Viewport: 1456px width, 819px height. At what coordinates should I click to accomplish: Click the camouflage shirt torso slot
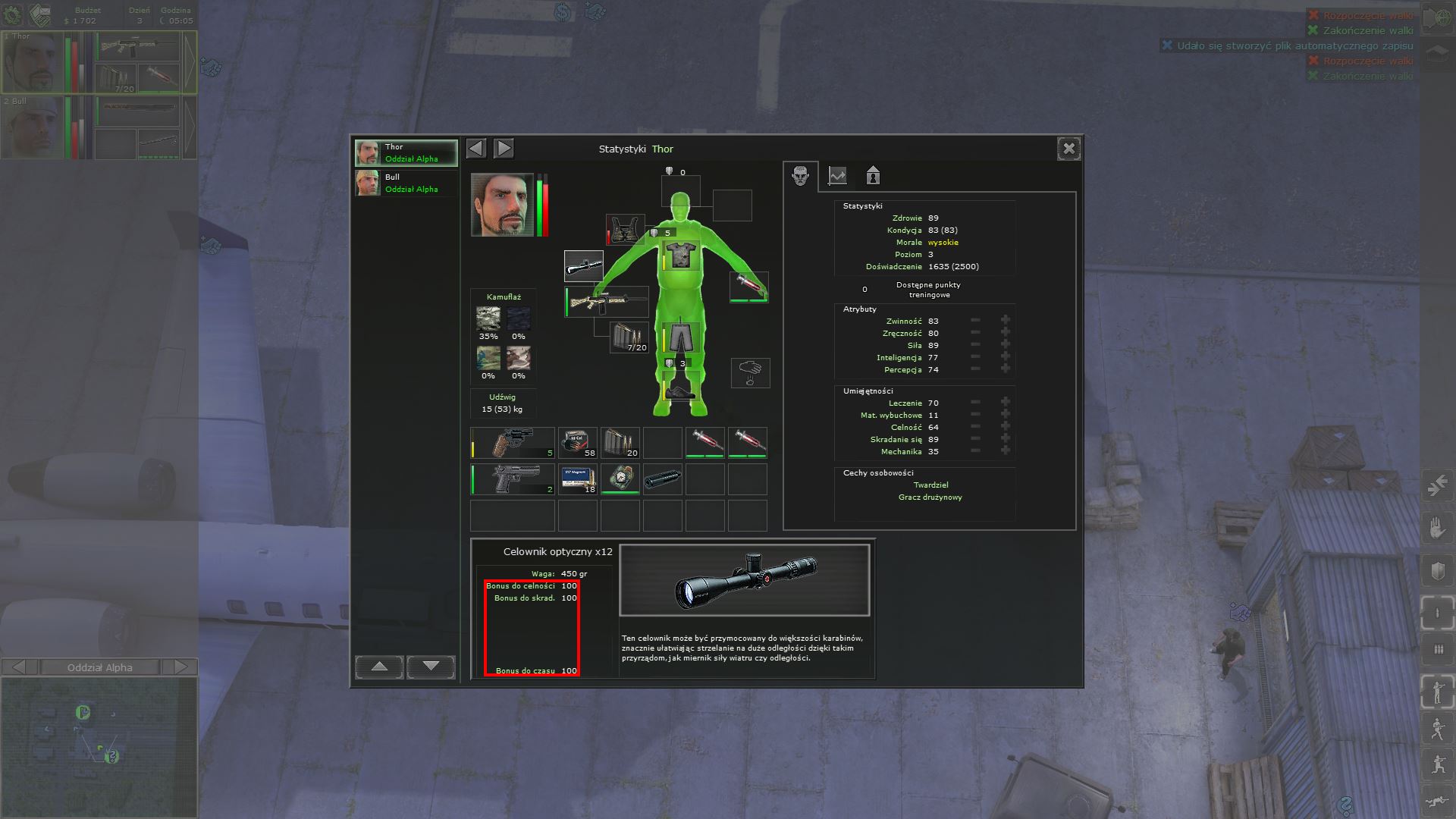coord(680,256)
